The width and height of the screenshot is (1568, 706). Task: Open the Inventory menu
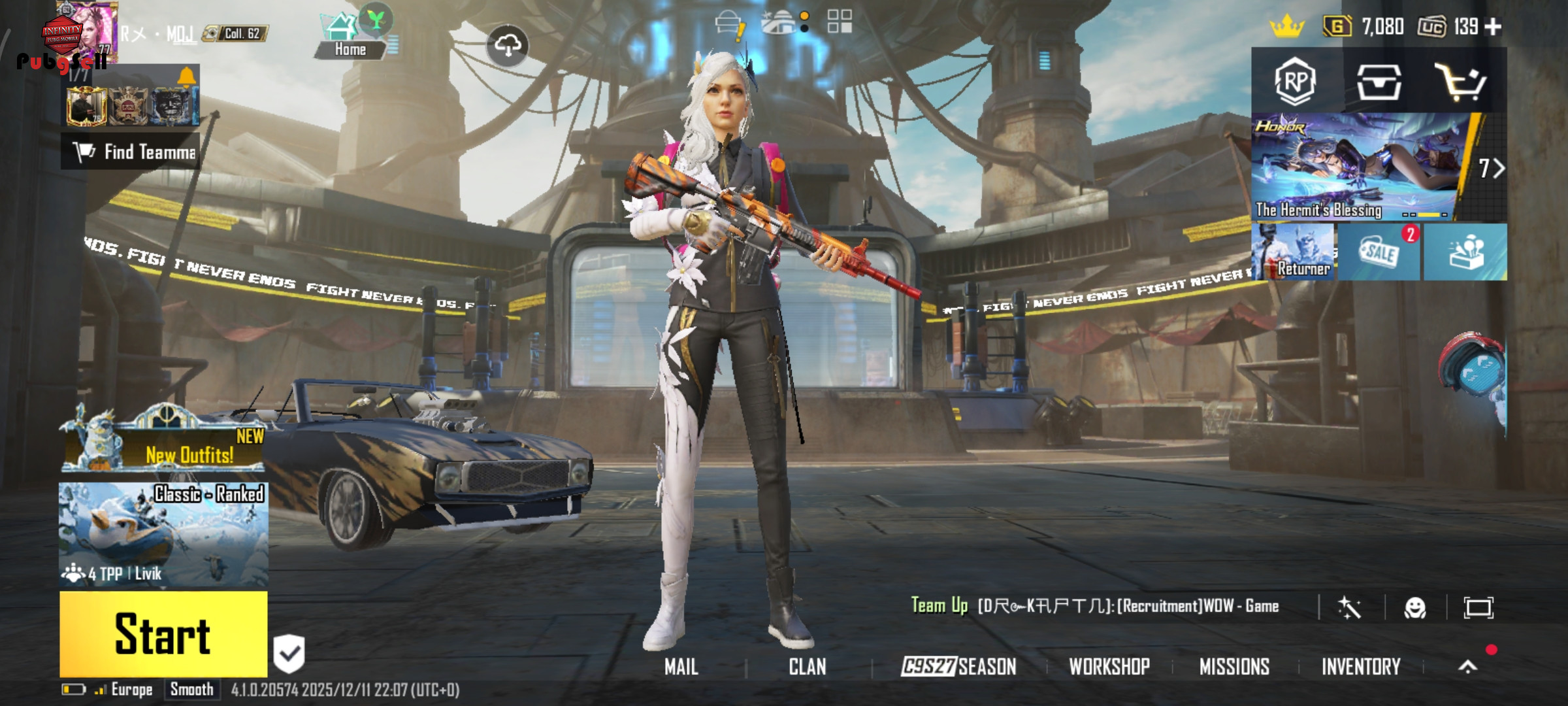click(x=1361, y=667)
